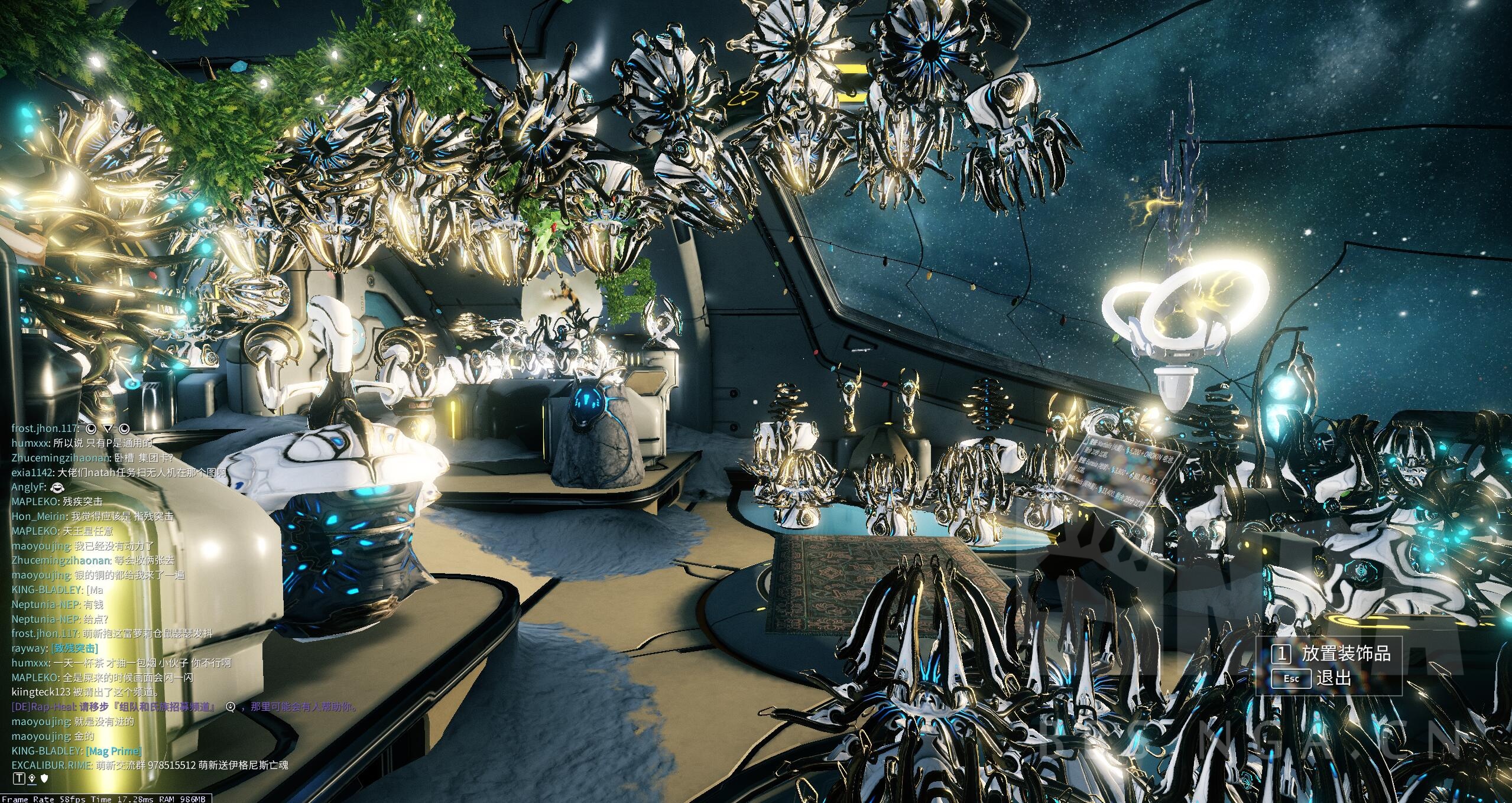Select player name rayway in chat
The image size is (1512, 803).
click(29, 648)
